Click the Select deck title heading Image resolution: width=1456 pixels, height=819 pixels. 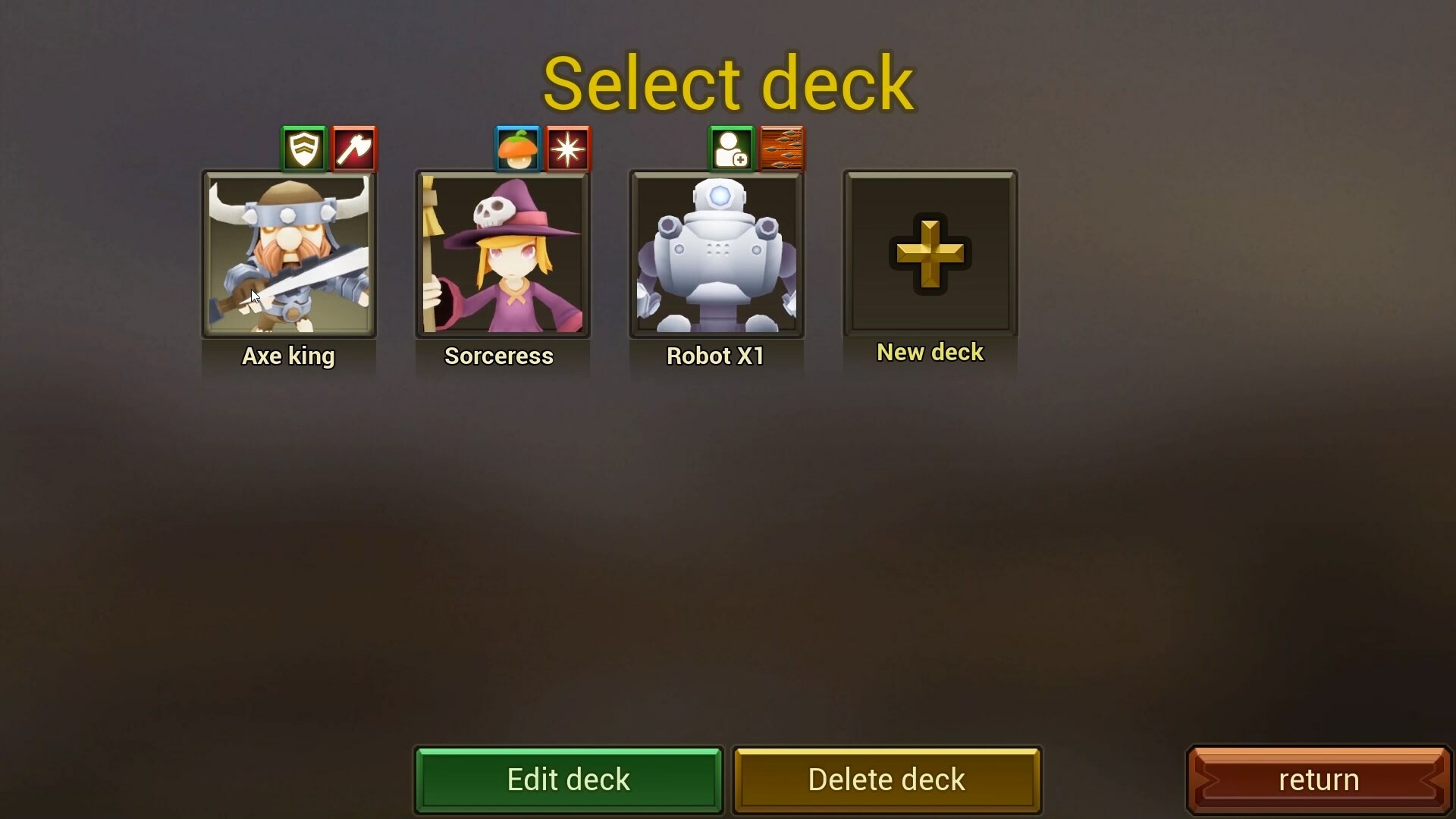pyautogui.click(x=730, y=82)
